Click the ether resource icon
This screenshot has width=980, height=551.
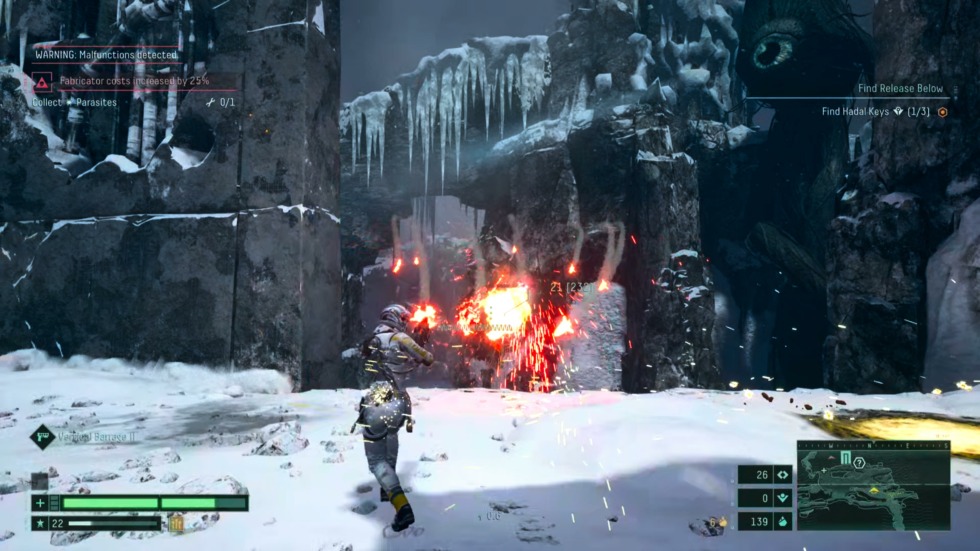(783, 498)
